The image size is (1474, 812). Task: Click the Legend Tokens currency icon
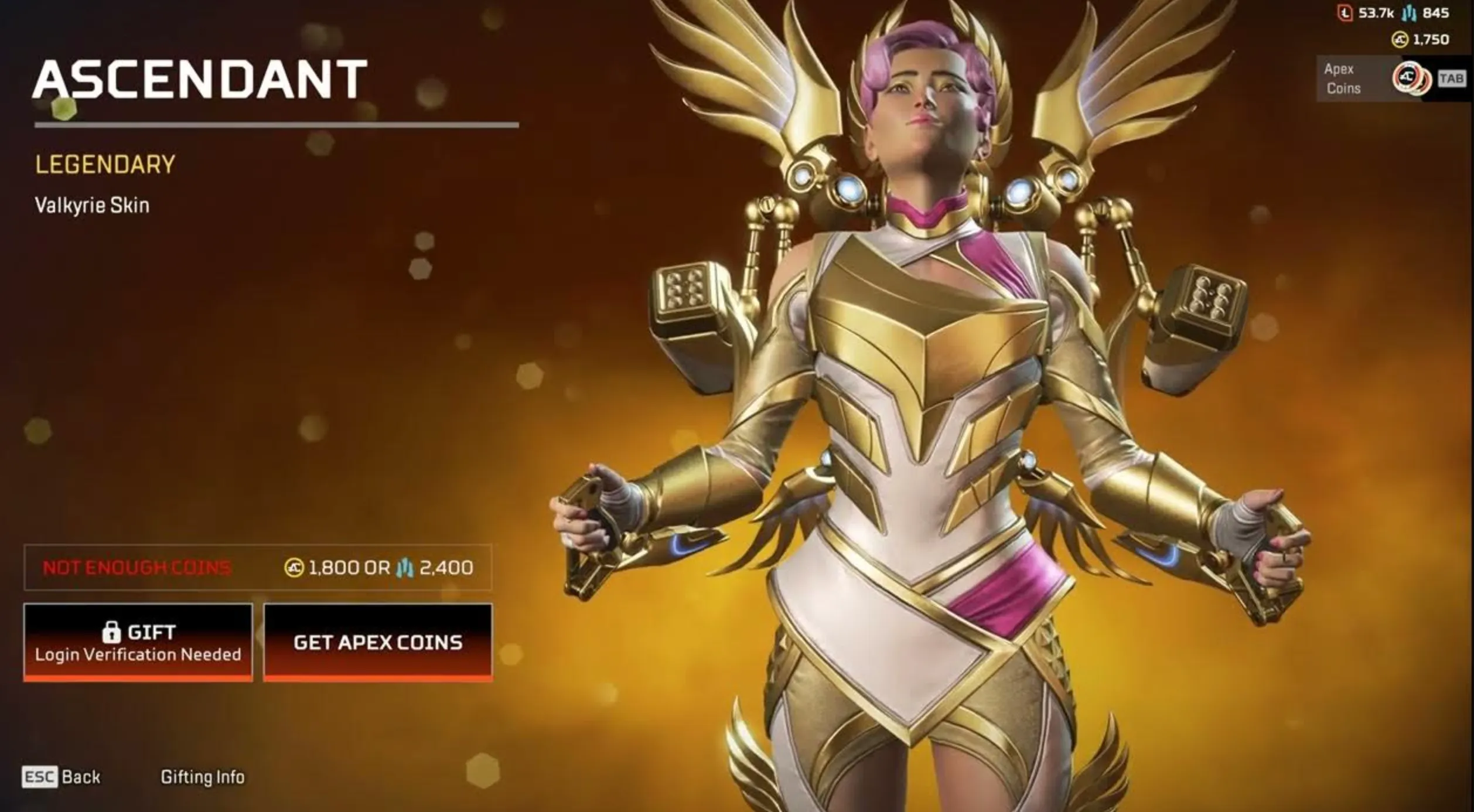(1346, 12)
